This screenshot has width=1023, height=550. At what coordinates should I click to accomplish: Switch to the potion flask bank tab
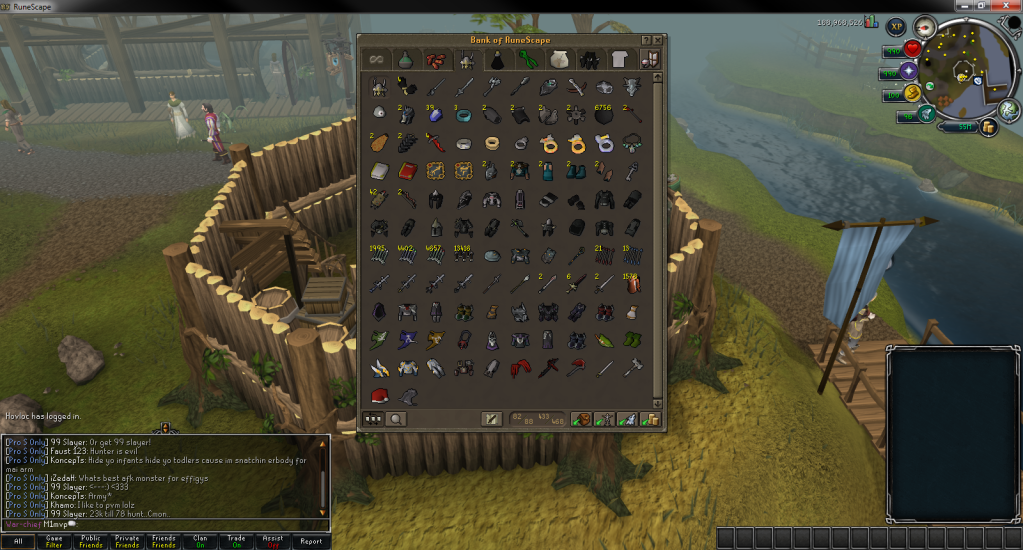coord(404,60)
